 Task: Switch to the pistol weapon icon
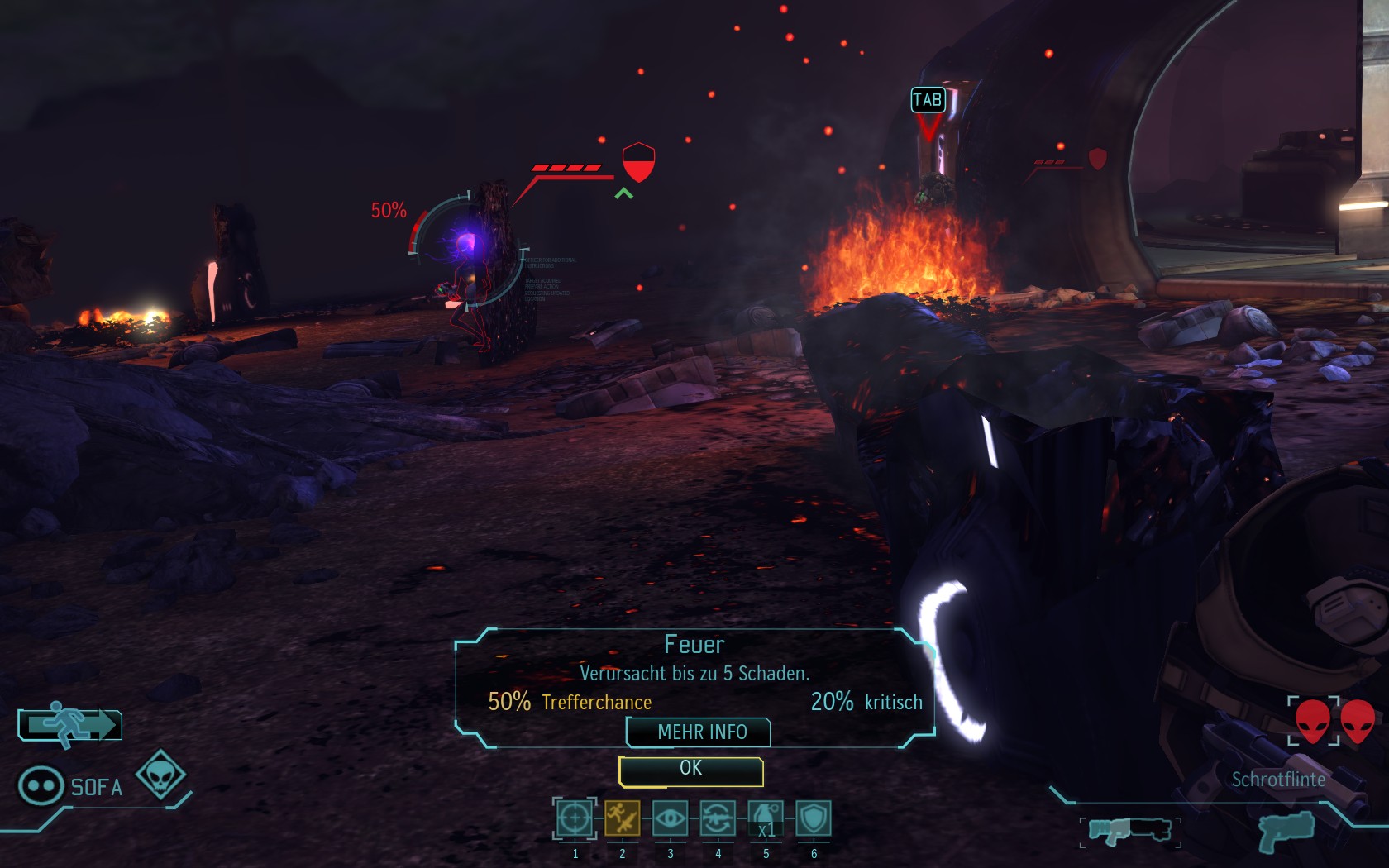pos(1286,829)
